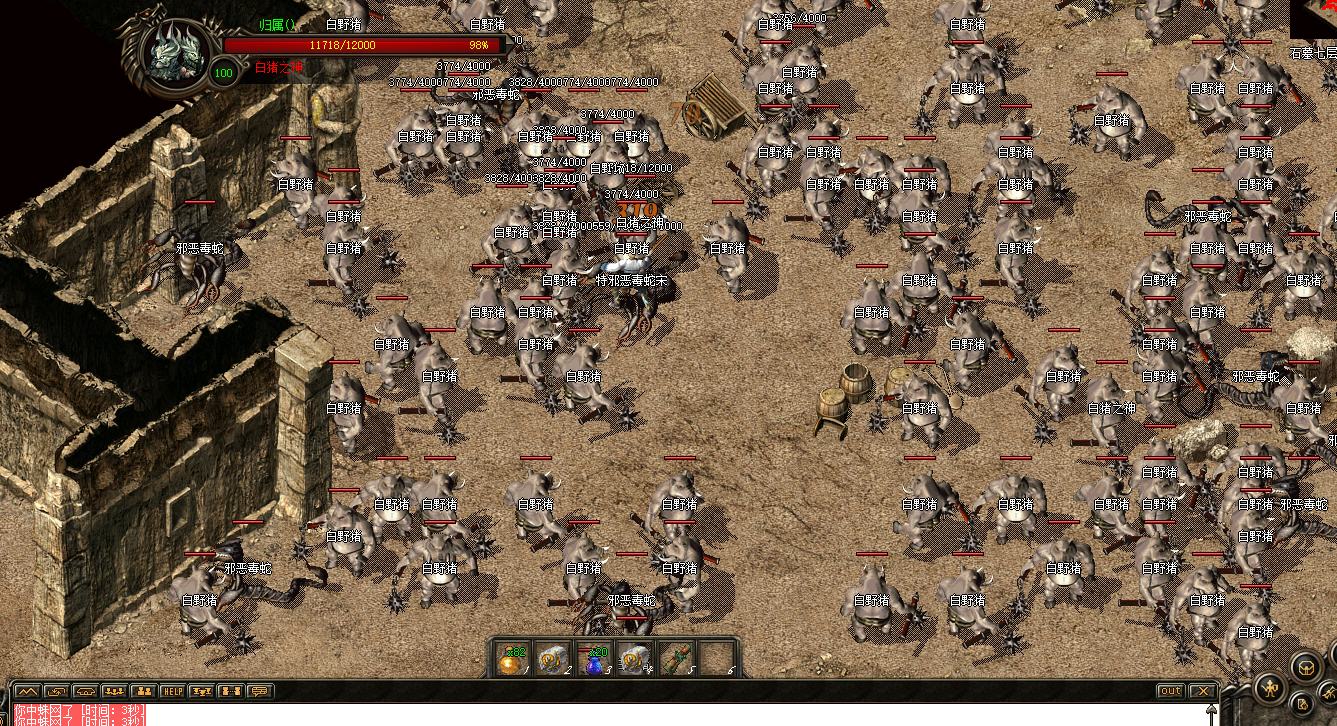
Task: Click the 'out' button on the chat bar
Action: coord(1170,691)
